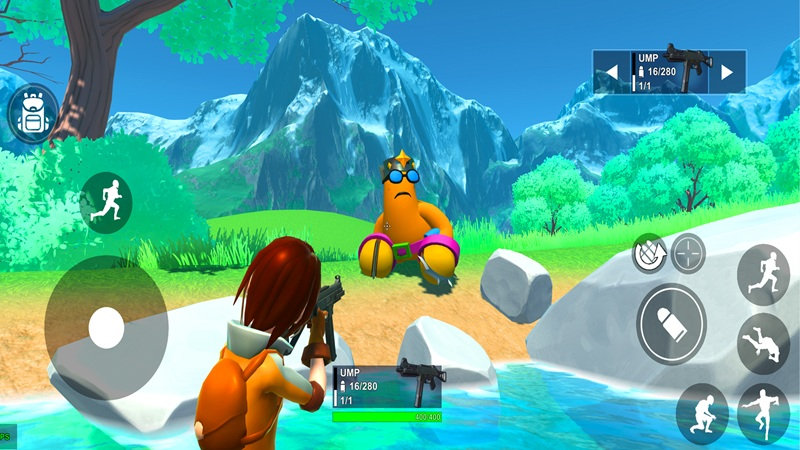Open the backpack inventory
The height and width of the screenshot is (450, 800).
tap(33, 115)
